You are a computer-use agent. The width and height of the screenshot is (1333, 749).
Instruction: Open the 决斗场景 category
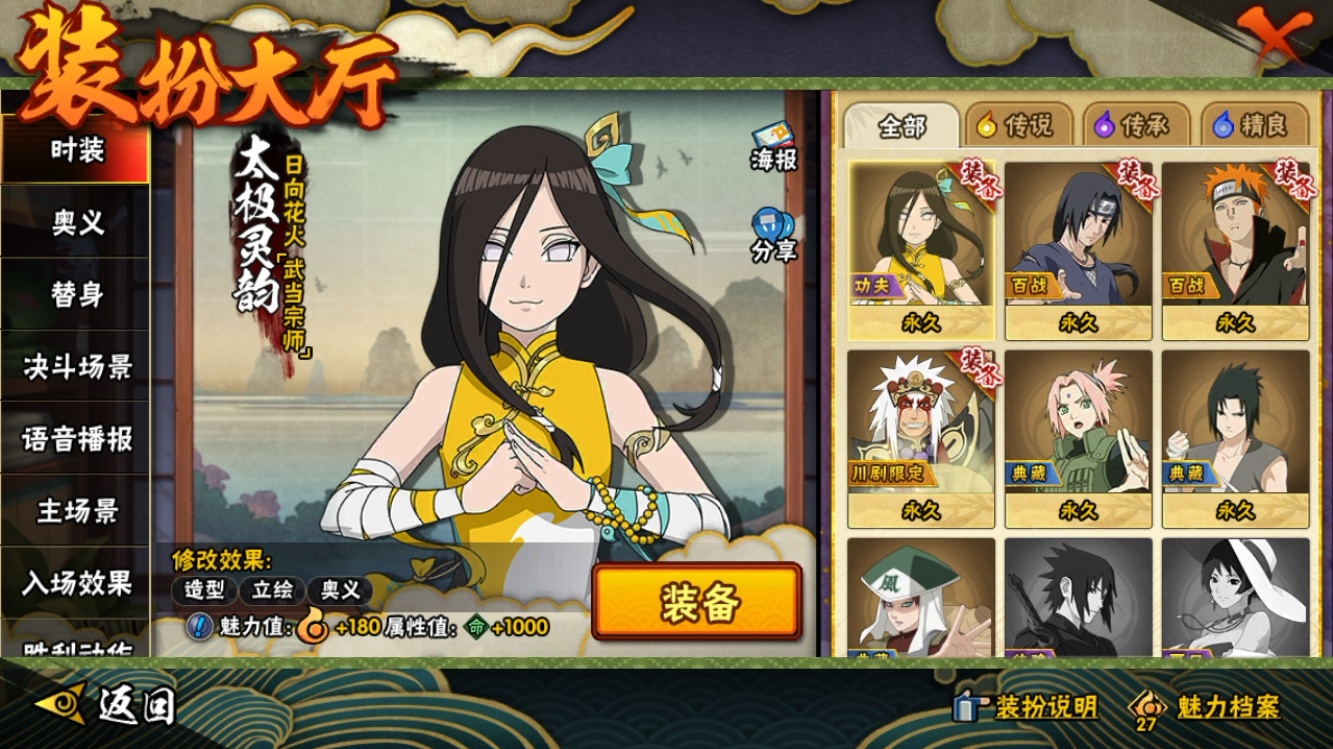76,367
